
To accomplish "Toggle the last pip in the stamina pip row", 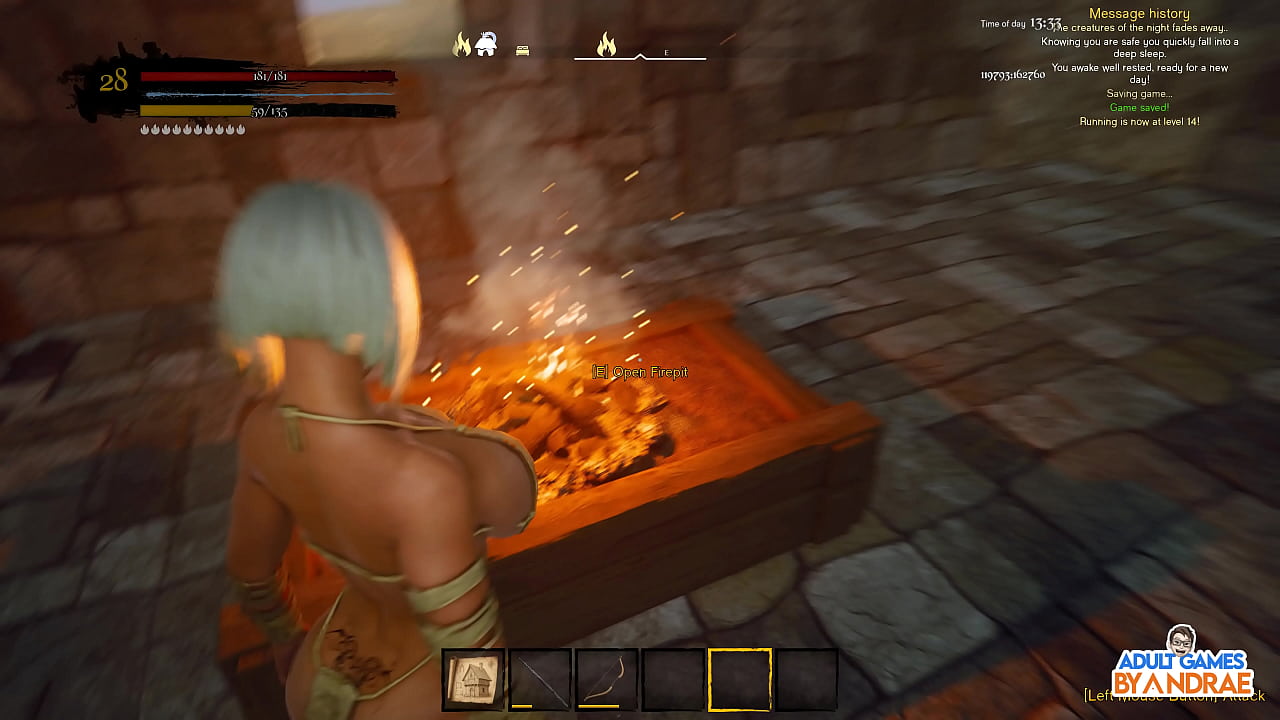I will (x=240, y=128).
